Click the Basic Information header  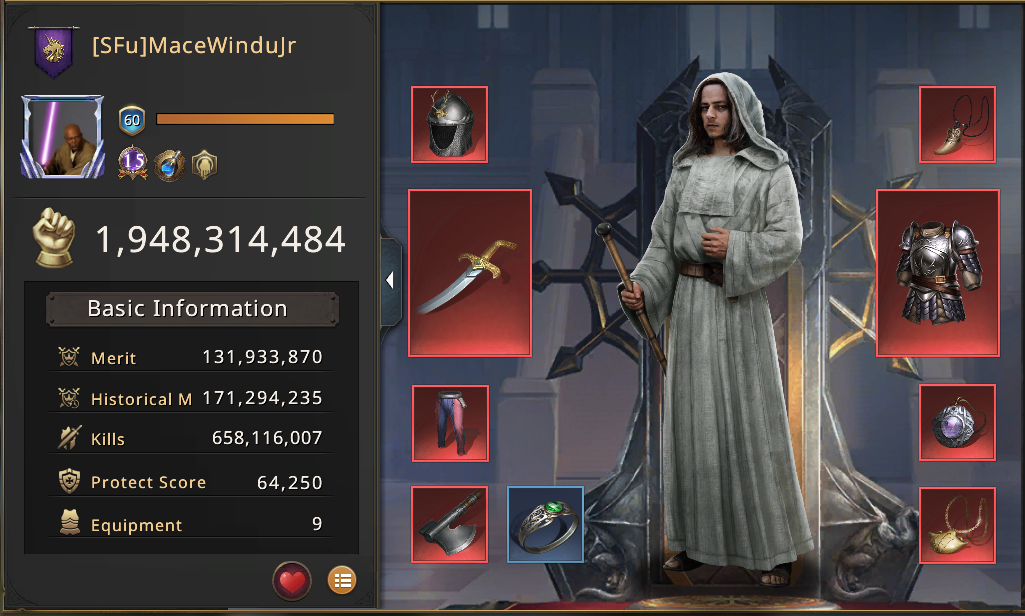pyautogui.click(x=187, y=309)
